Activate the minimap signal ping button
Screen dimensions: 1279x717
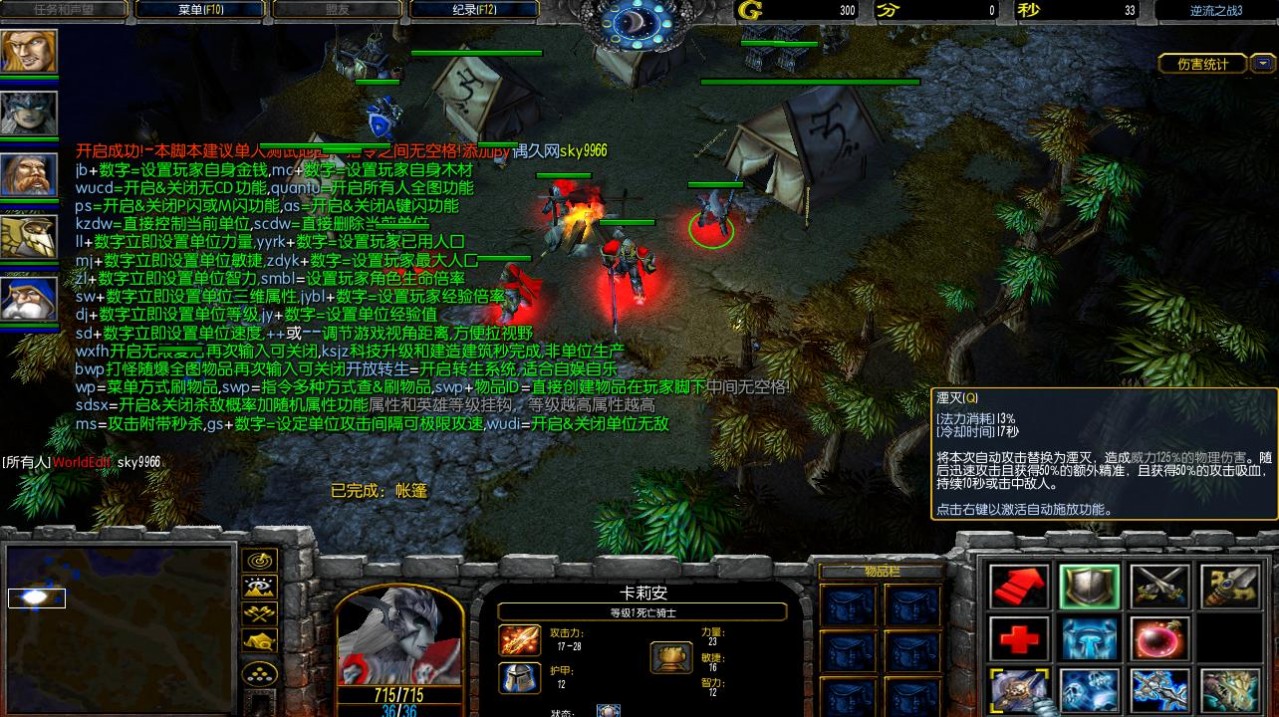click(x=260, y=560)
